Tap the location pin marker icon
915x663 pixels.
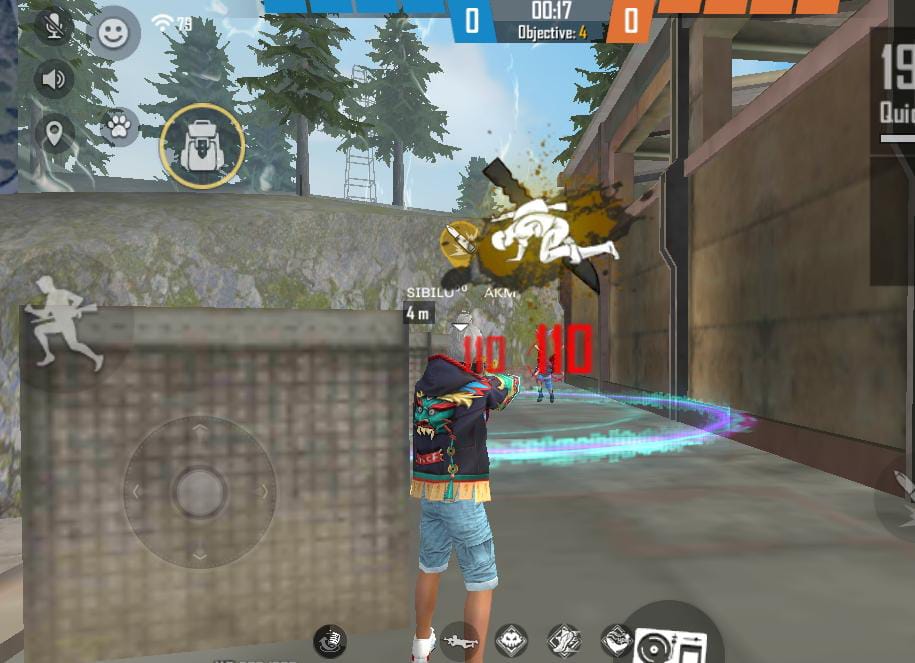pyautogui.click(x=54, y=131)
